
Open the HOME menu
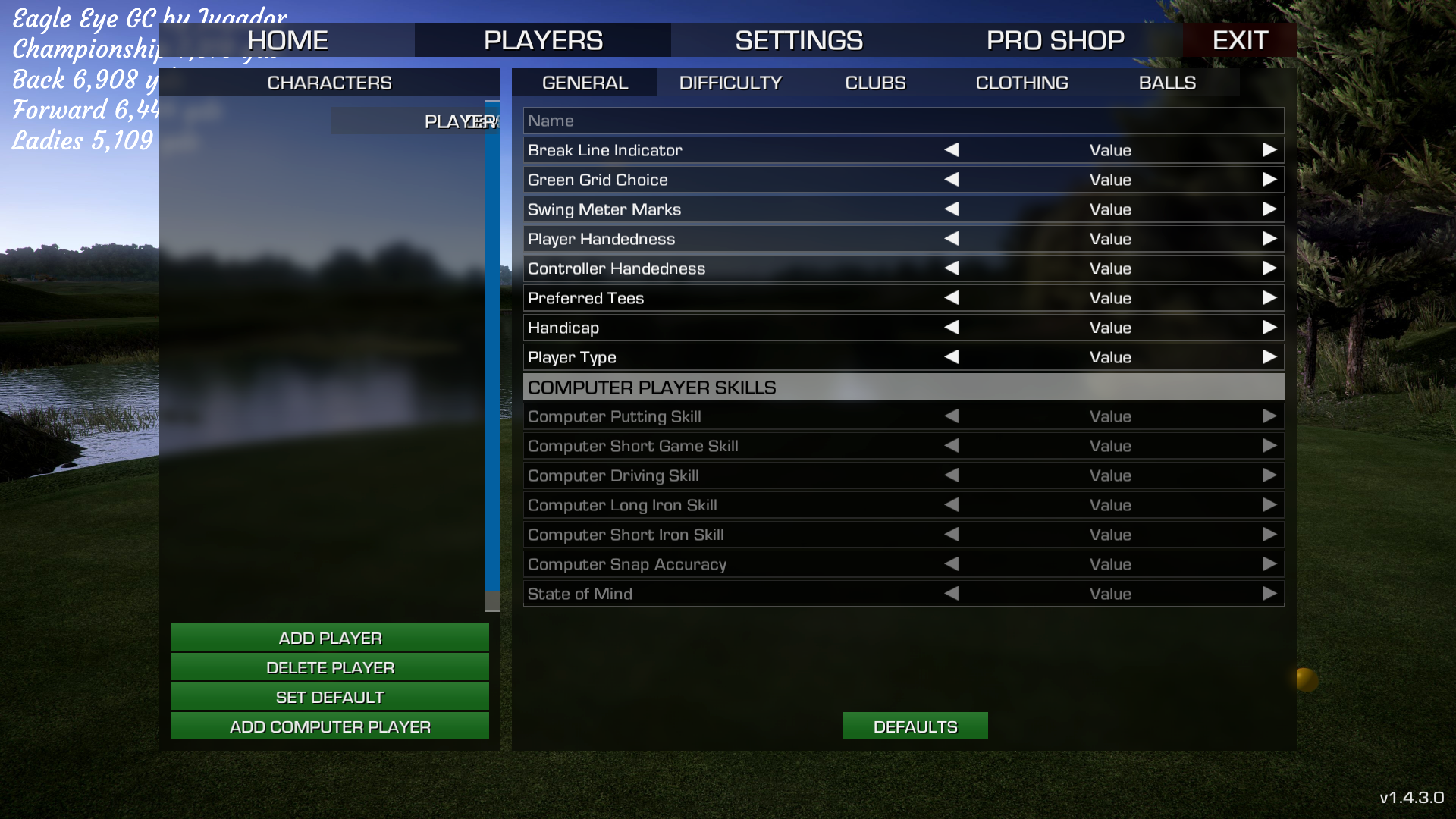click(x=287, y=40)
